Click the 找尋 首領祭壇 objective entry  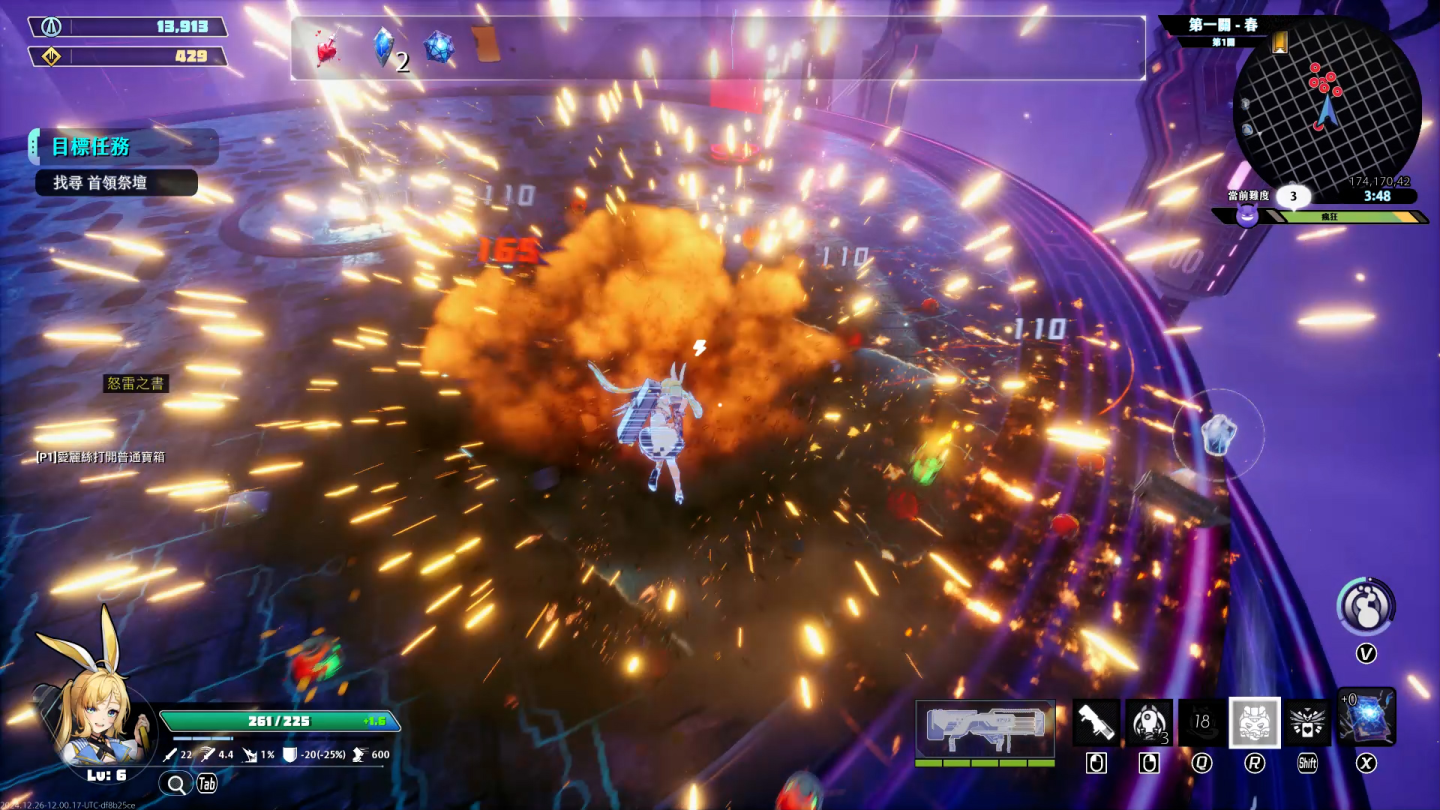(116, 183)
